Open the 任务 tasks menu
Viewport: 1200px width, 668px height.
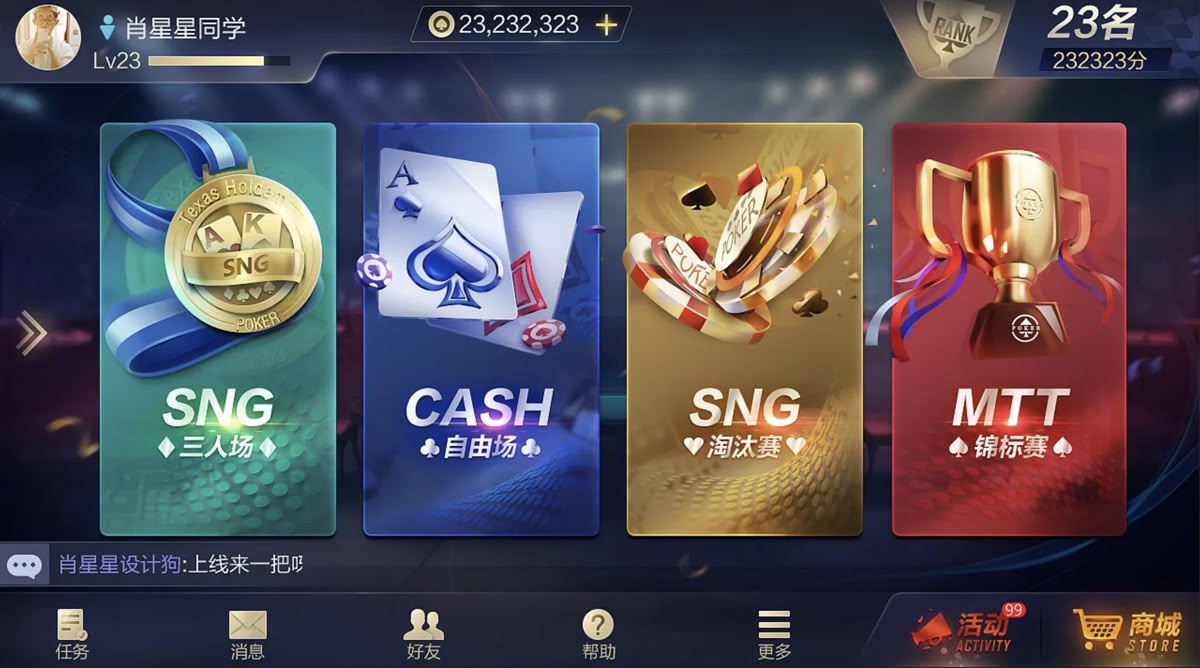[72, 634]
